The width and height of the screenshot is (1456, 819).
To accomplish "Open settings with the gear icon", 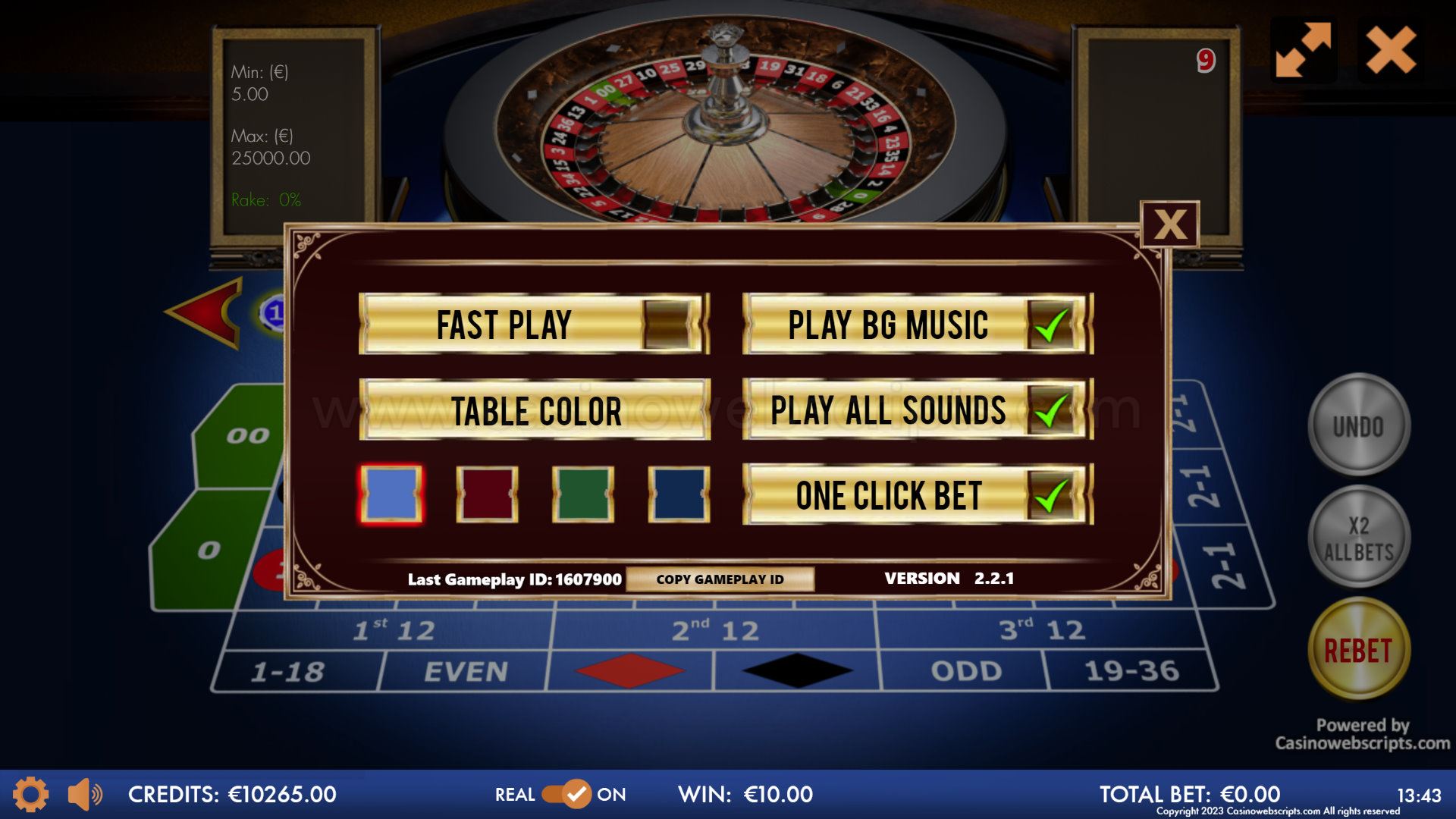I will (30, 794).
